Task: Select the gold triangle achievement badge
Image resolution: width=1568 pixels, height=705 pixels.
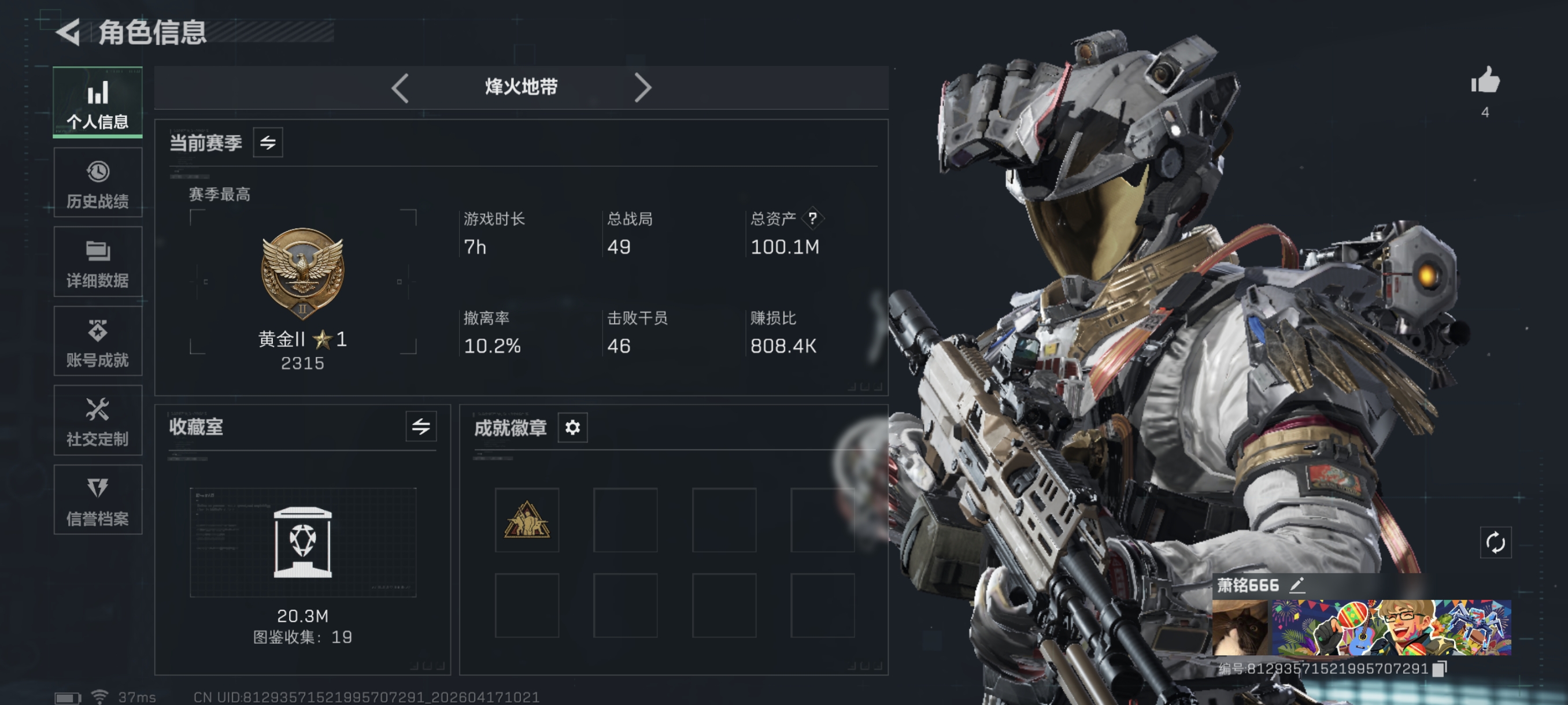Action: pos(527,520)
